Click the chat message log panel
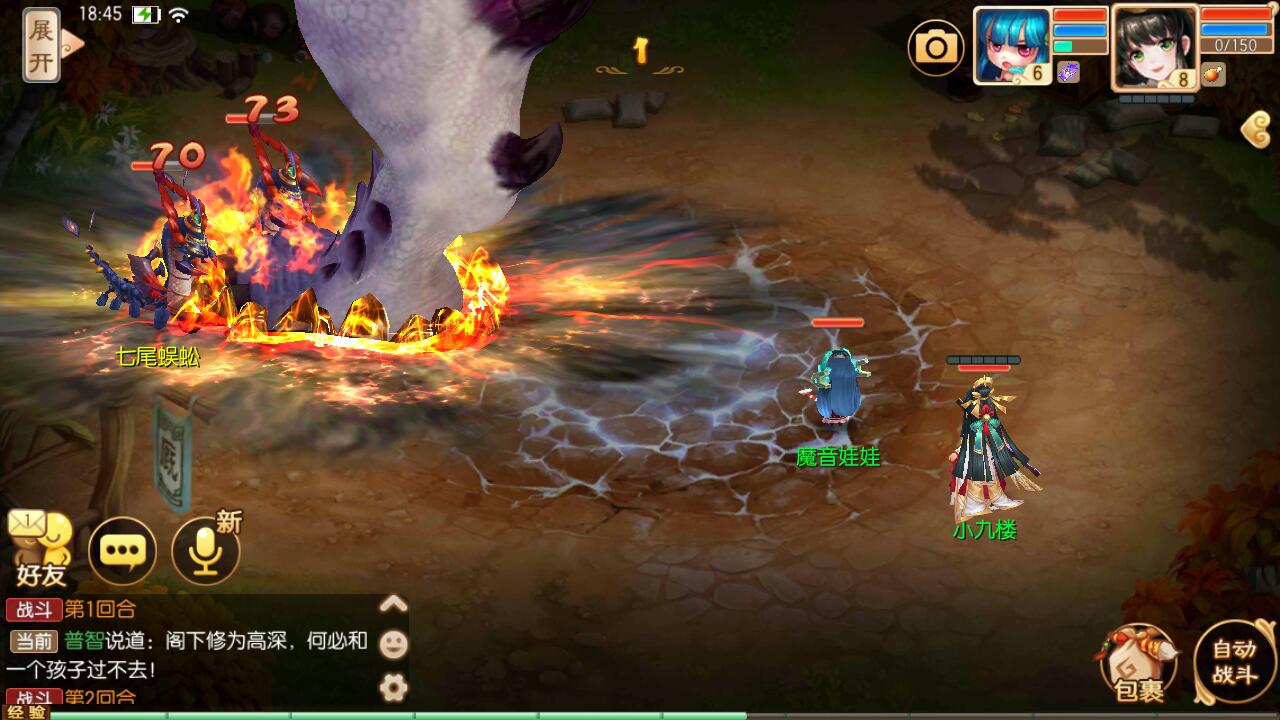Image resolution: width=1280 pixels, height=720 pixels. tap(190, 650)
